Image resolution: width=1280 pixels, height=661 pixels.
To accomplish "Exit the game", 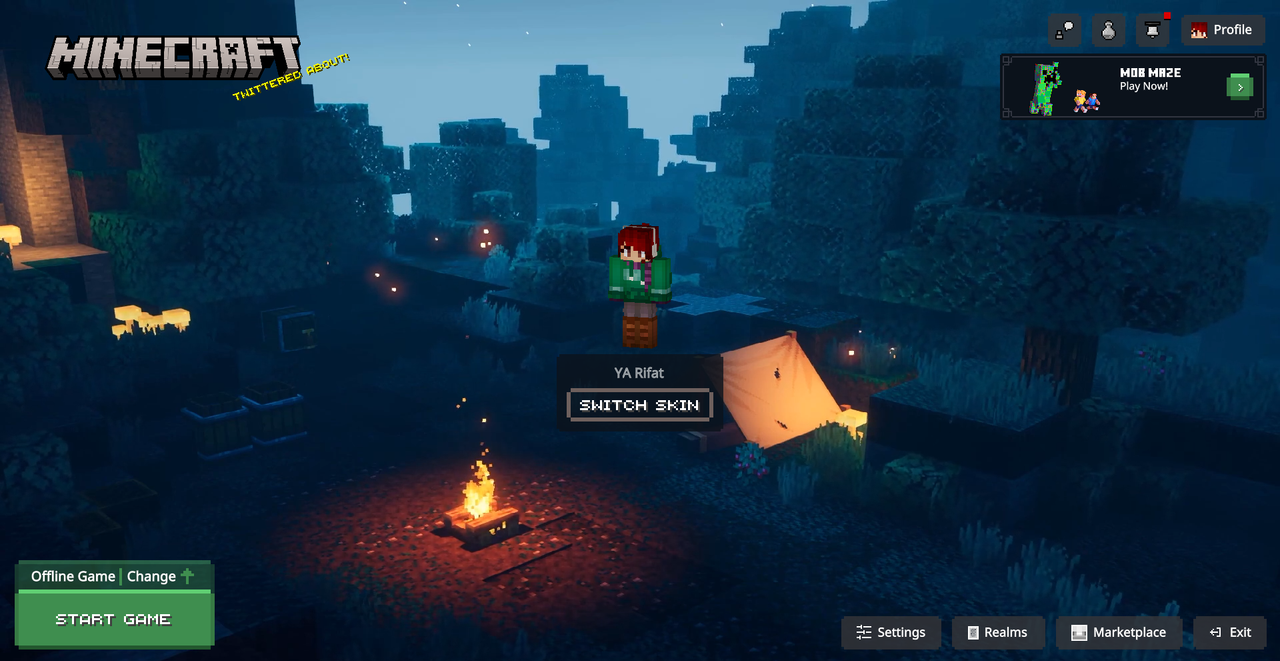I will (1230, 632).
